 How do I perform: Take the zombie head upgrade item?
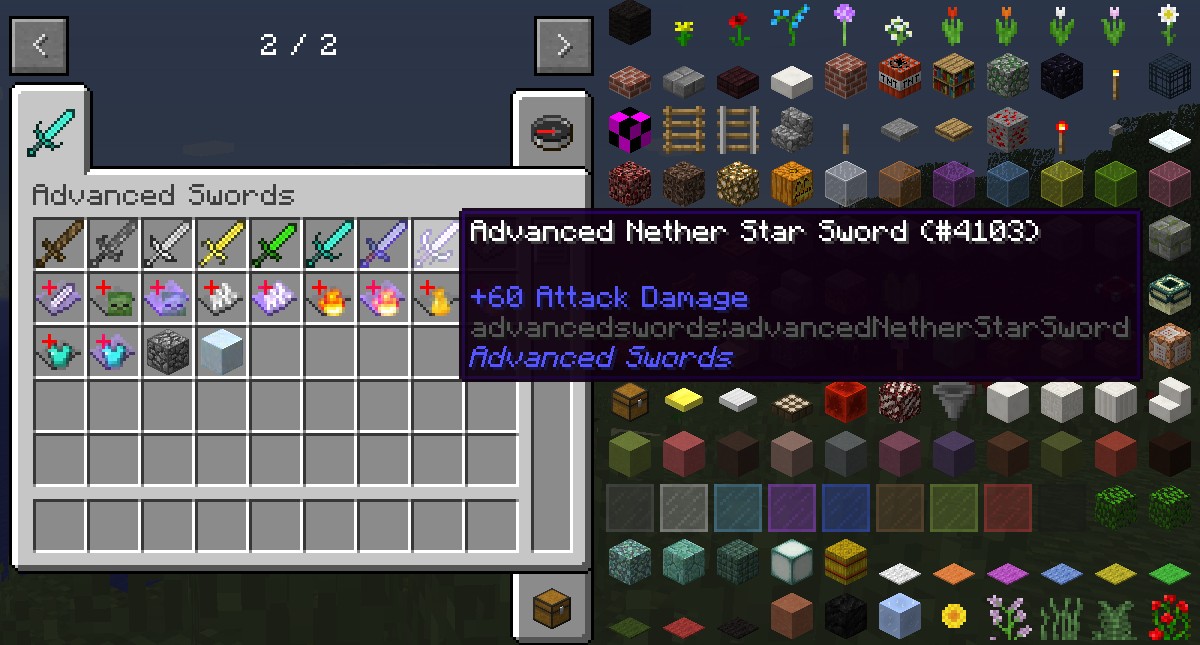coord(114,298)
